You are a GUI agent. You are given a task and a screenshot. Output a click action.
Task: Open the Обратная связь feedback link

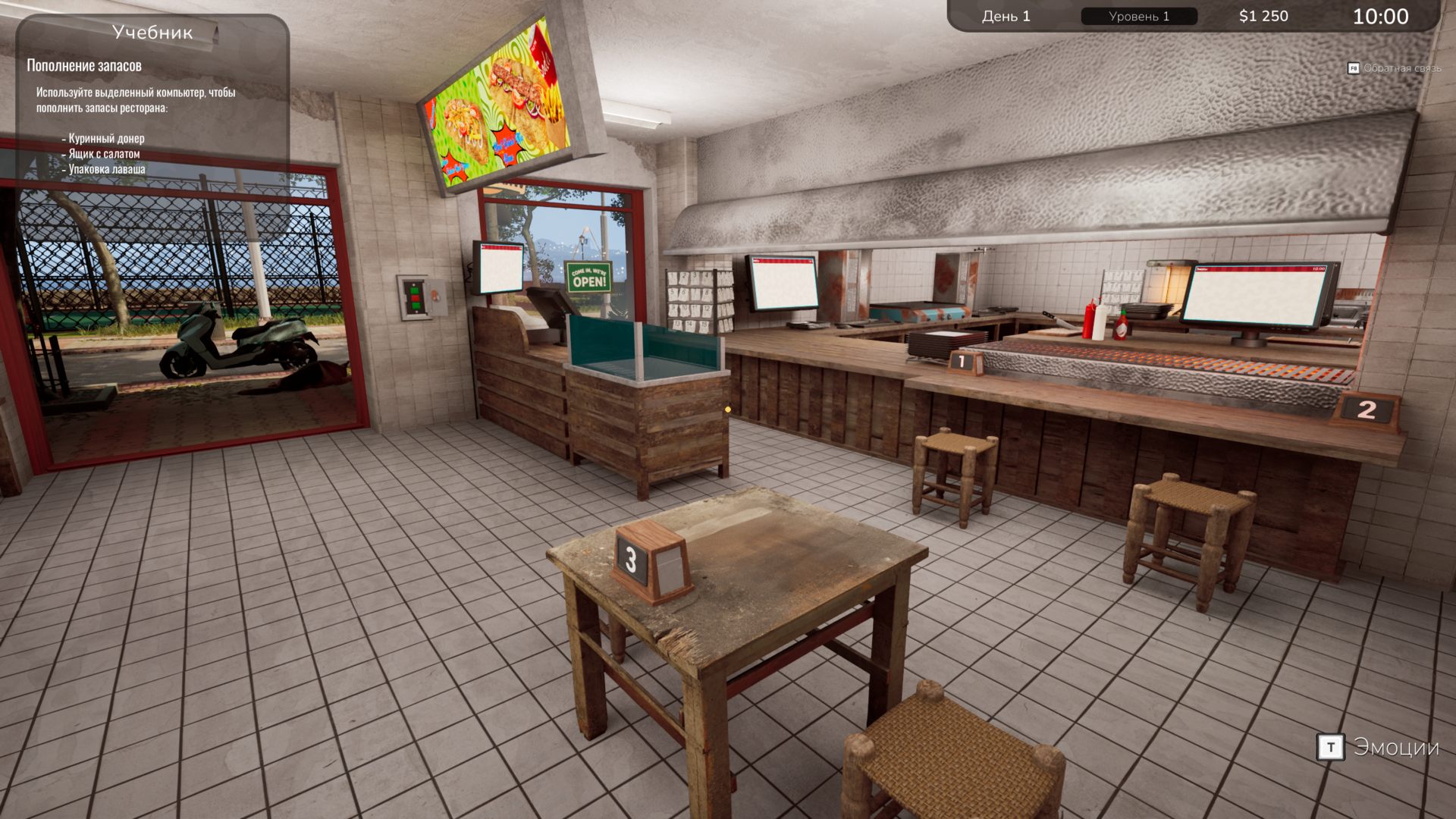point(1394,68)
